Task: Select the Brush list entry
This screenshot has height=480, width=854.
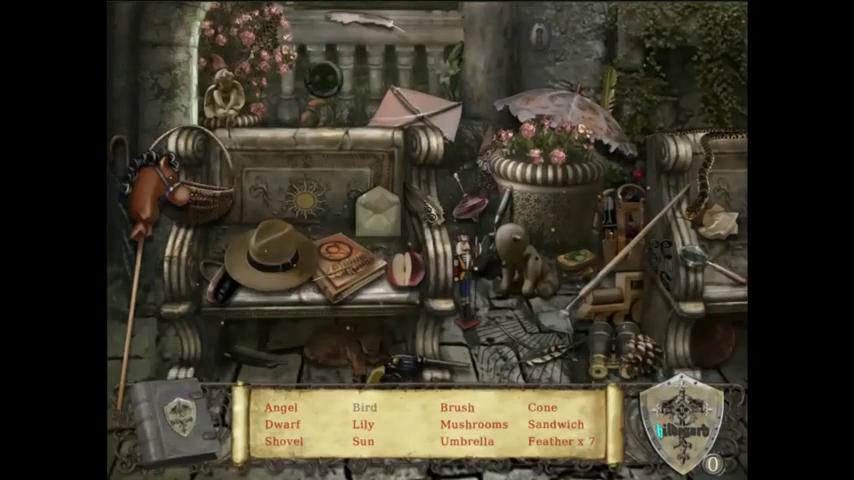Action: coord(457,408)
